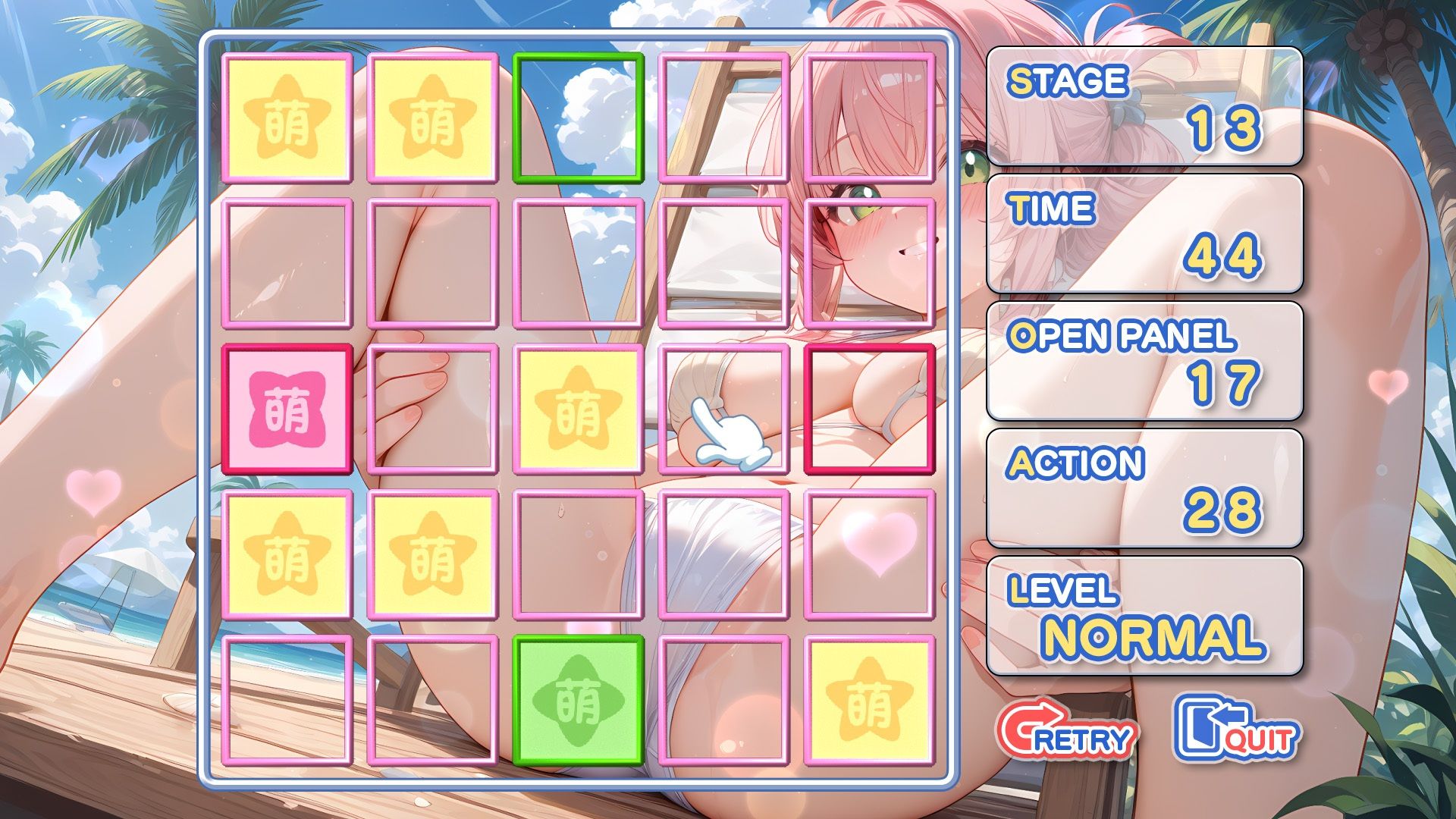Select the pink flower 萌 panel

[x=287, y=409]
